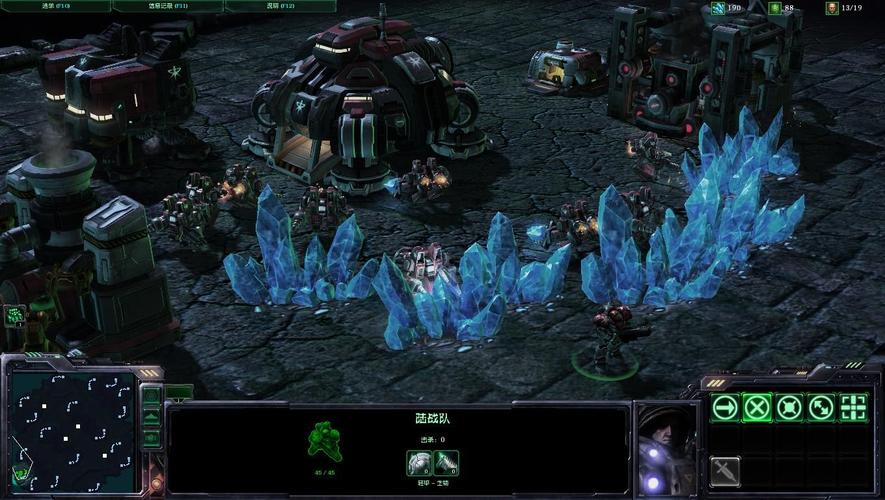Image resolution: width=885 pixels, height=500 pixels.
Task: Activate the Attack command crosshair icon
Action: coord(853,407)
